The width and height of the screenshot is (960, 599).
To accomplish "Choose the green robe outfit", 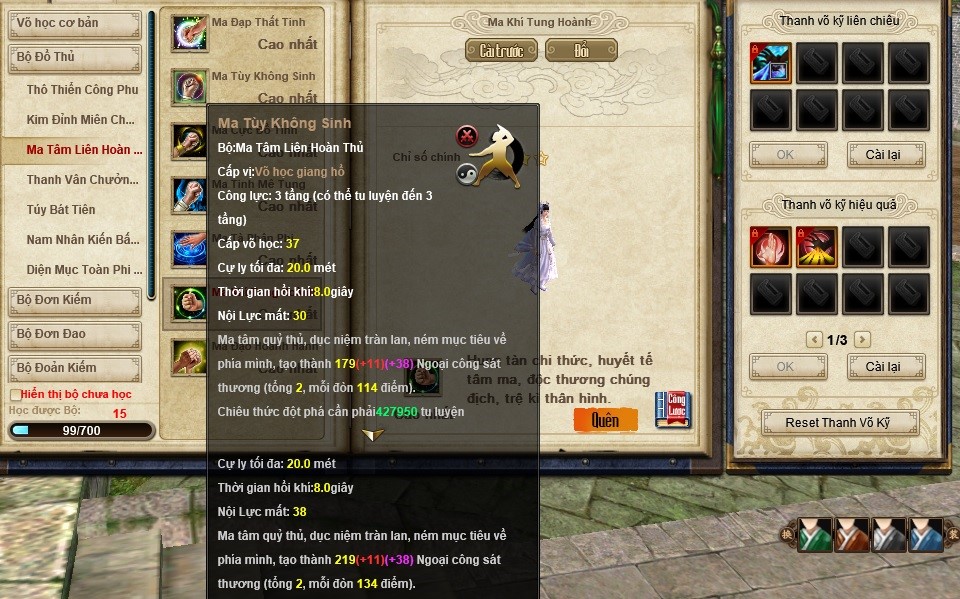I will tap(815, 536).
